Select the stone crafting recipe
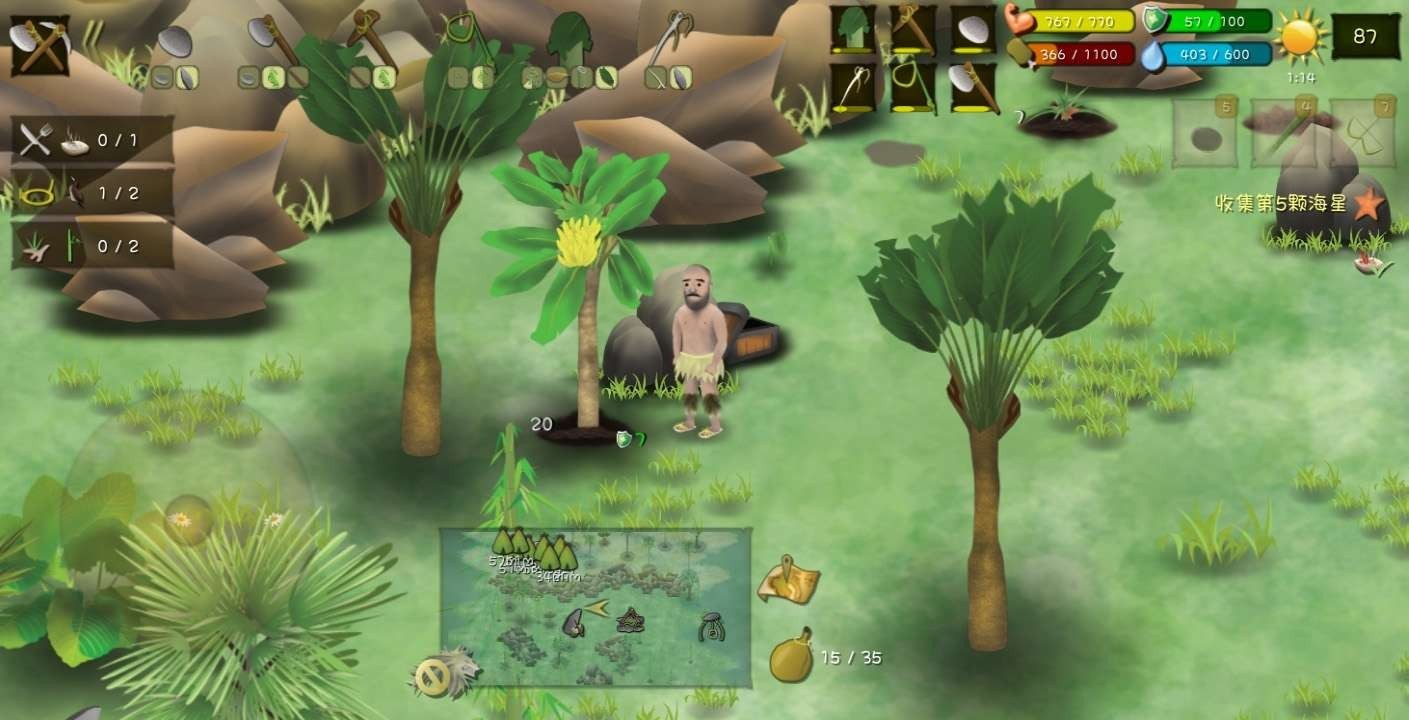Viewport: 1409px width, 720px height. [175, 42]
